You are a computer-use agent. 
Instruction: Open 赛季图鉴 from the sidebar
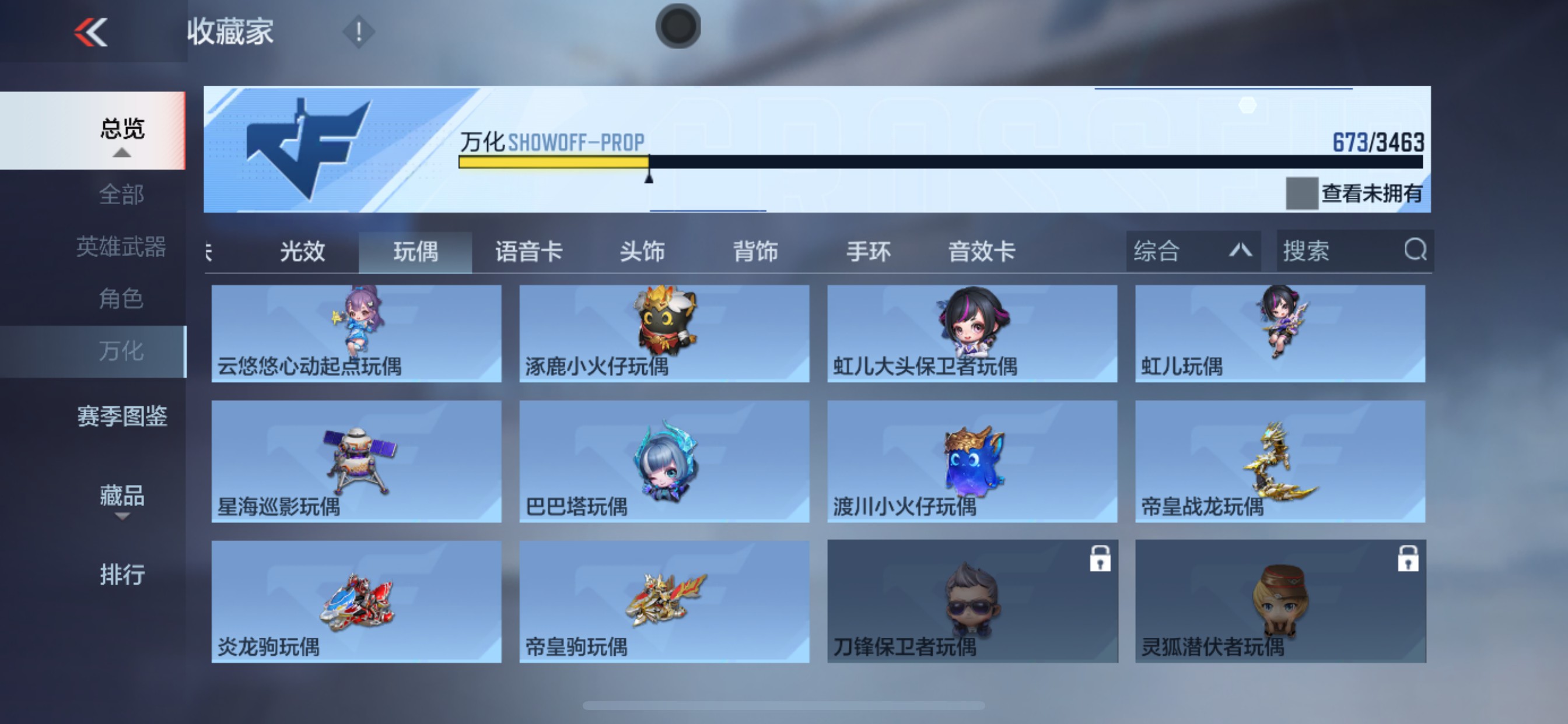pyautogui.click(x=123, y=417)
